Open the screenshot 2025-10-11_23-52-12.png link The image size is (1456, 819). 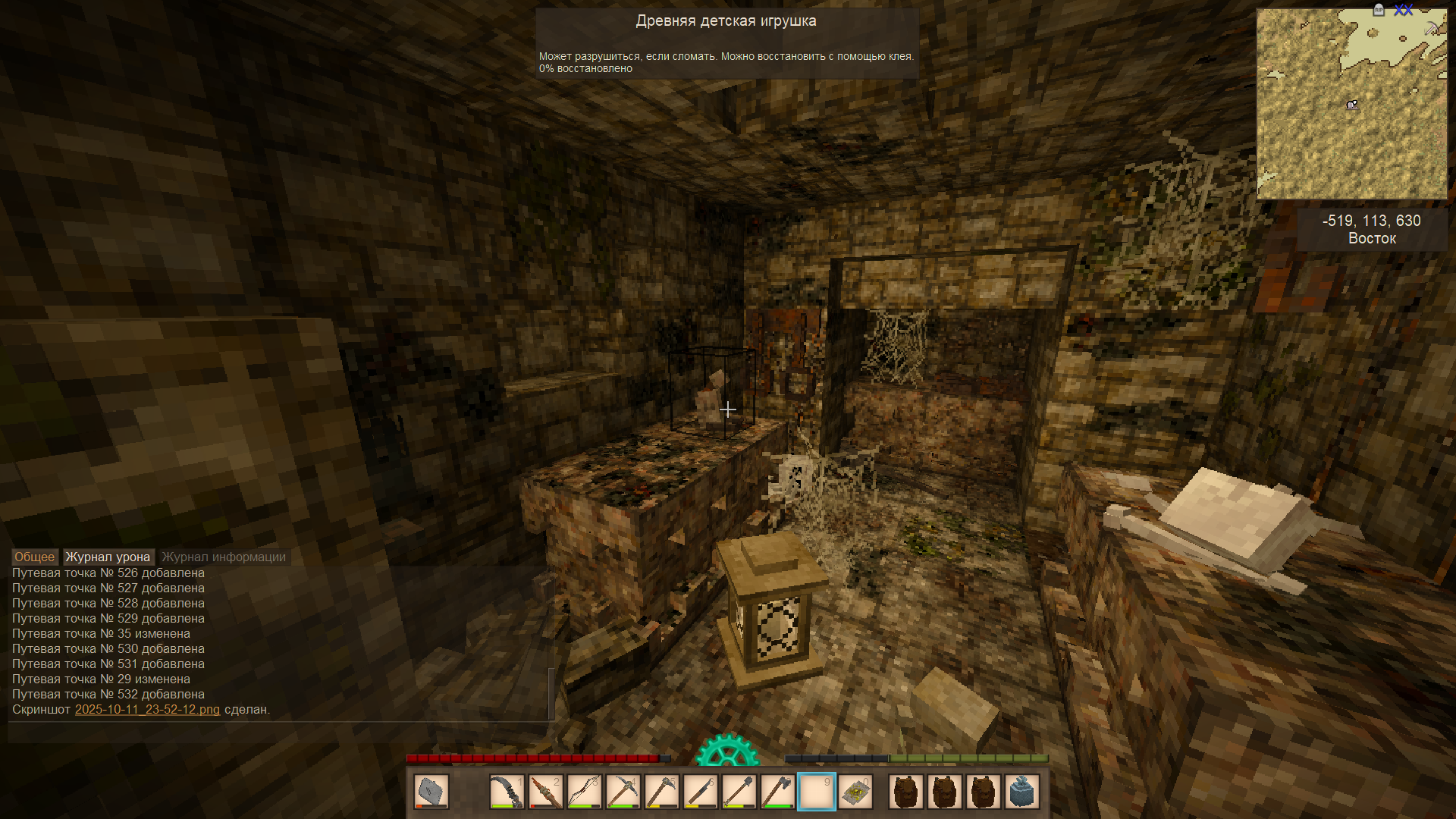(147, 710)
